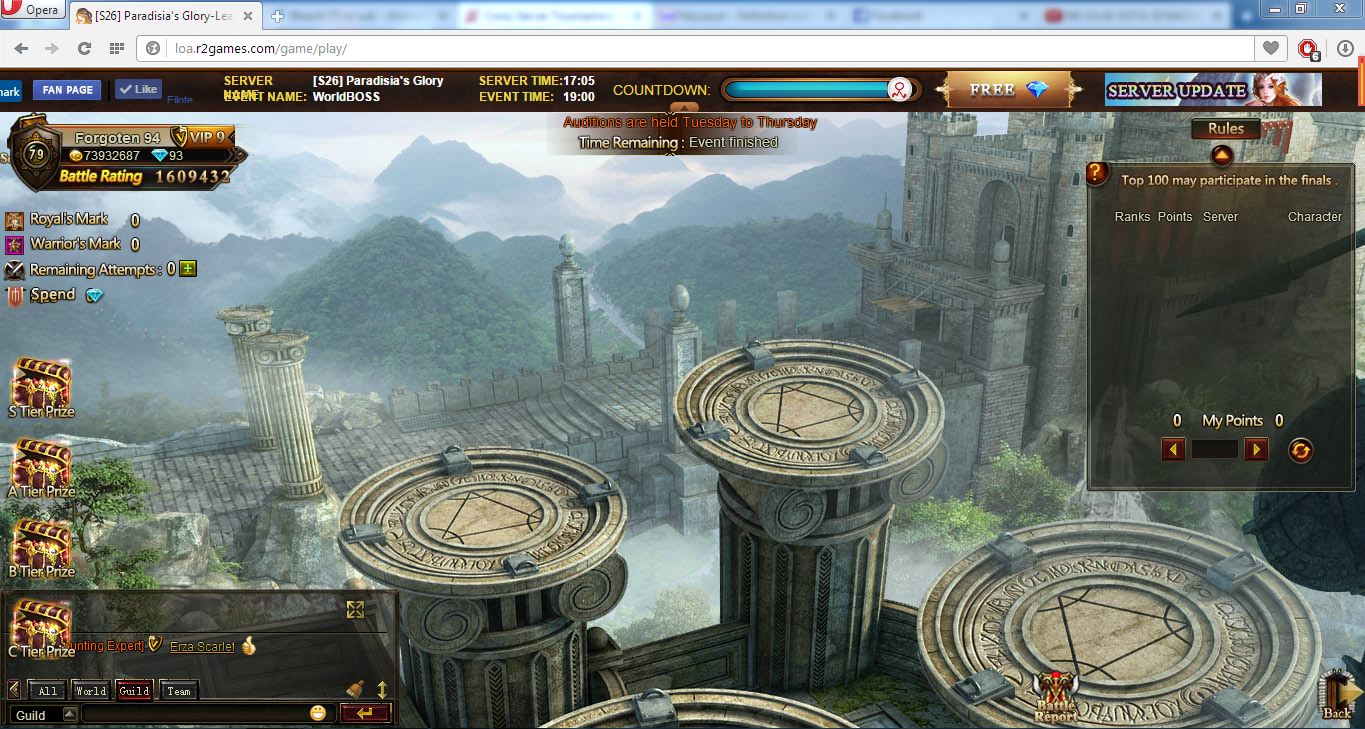Open the Guild channel dropdown
The height and width of the screenshot is (729, 1365).
pyautogui.click(x=69, y=714)
